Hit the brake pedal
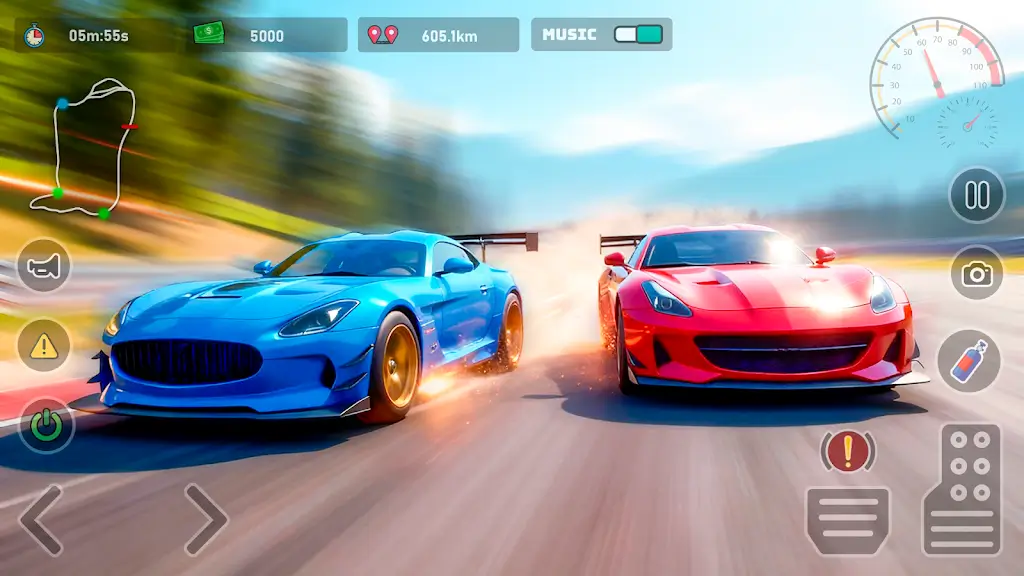This screenshot has height=576, width=1024. tap(848, 520)
